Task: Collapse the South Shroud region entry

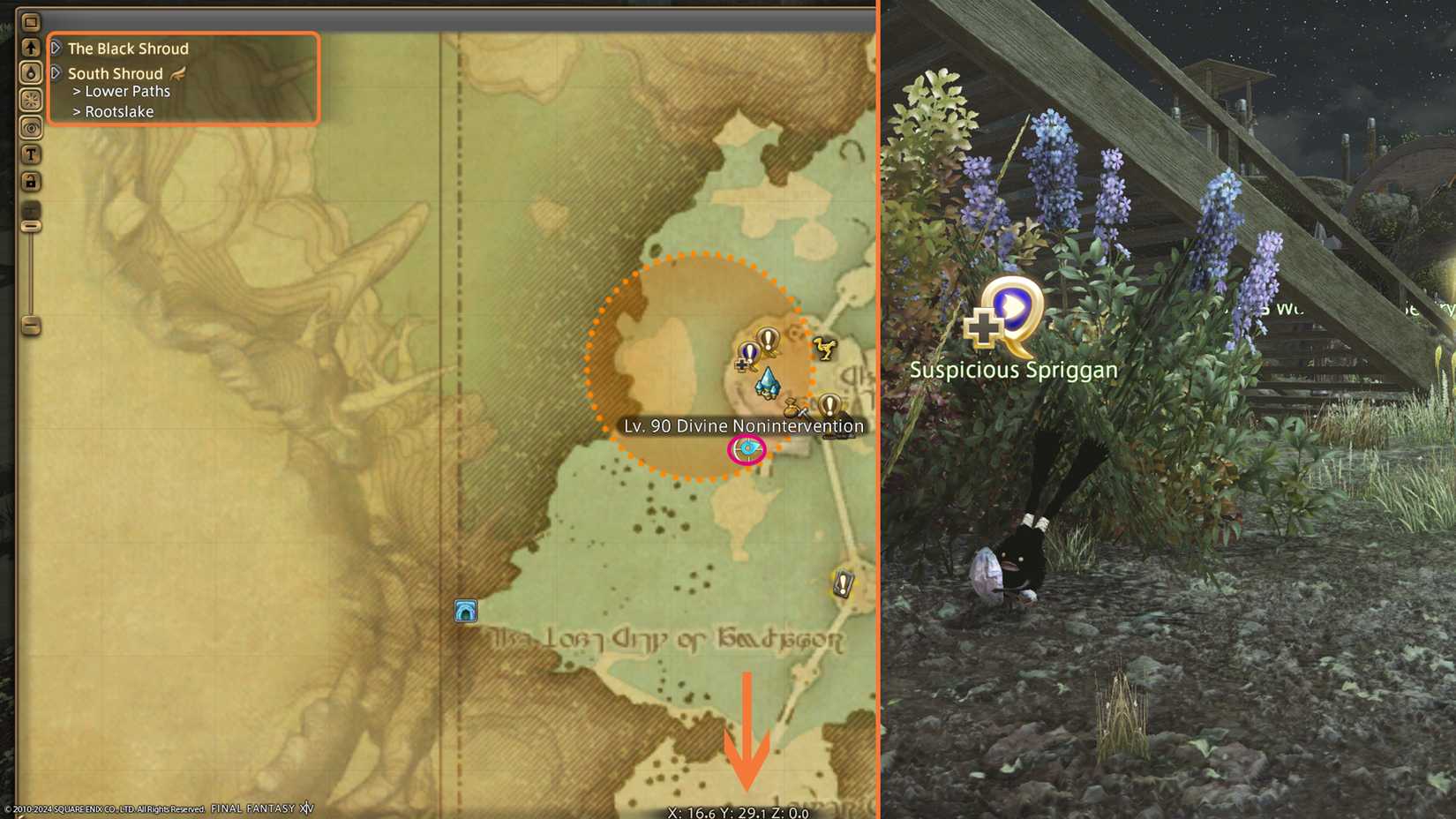Action: (x=57, y=73)
